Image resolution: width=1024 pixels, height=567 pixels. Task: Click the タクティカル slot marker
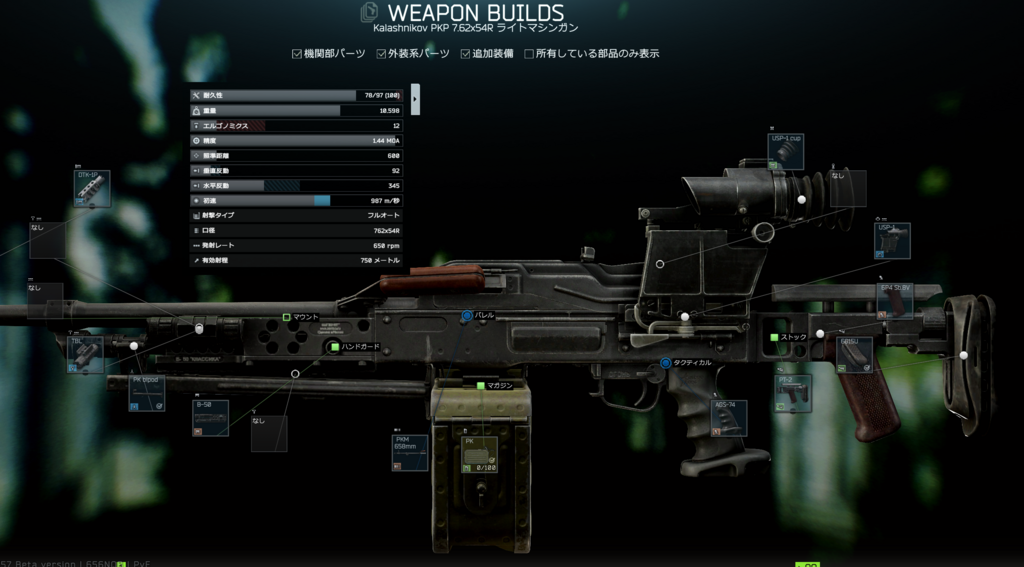[665, 362]
